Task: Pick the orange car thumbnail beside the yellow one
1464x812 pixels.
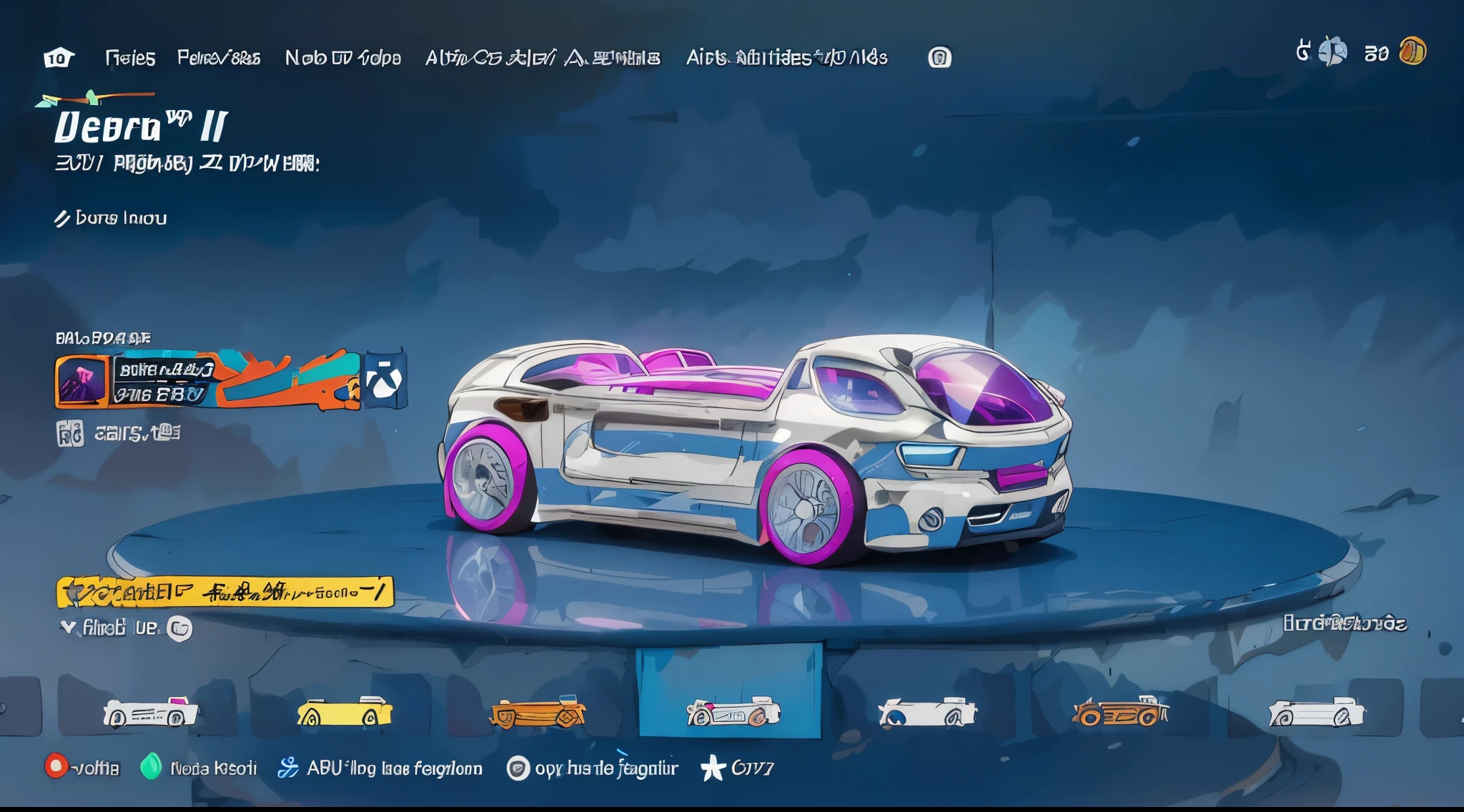Action: (x=538, y=713)
